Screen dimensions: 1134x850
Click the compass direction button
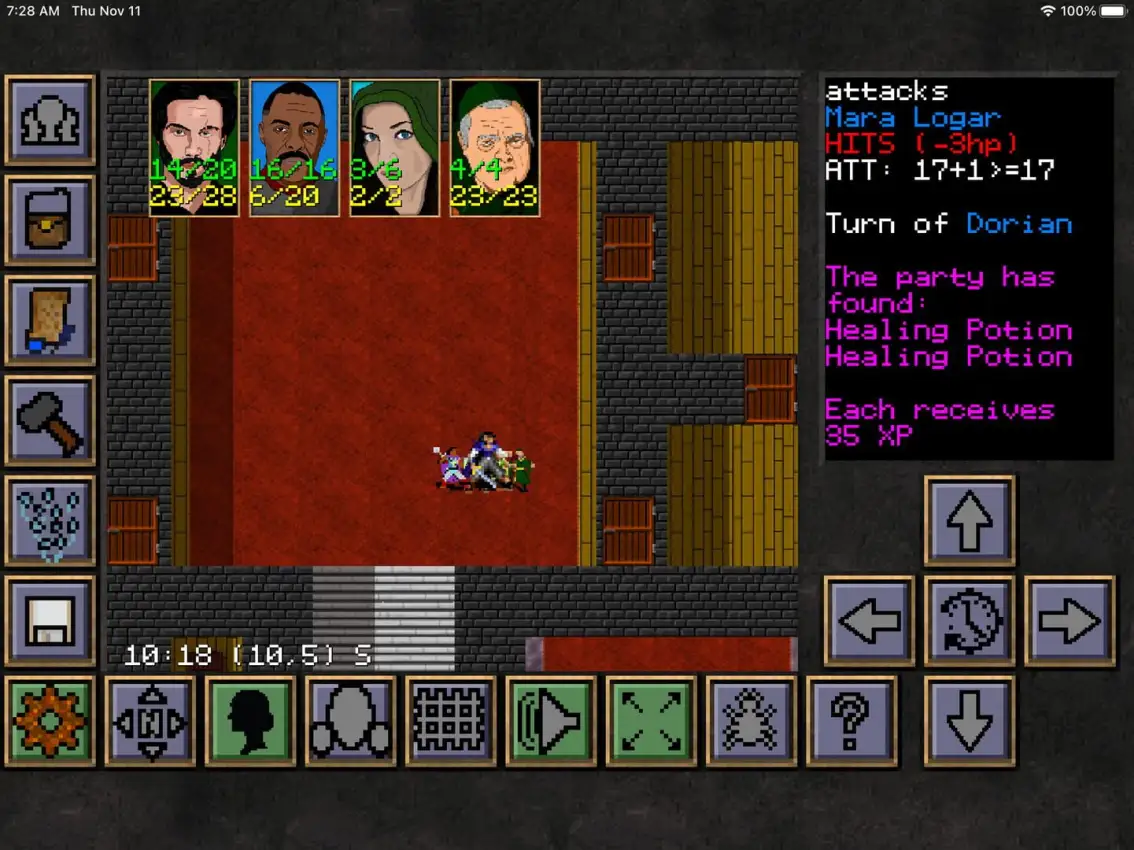[x=150, y=720]
